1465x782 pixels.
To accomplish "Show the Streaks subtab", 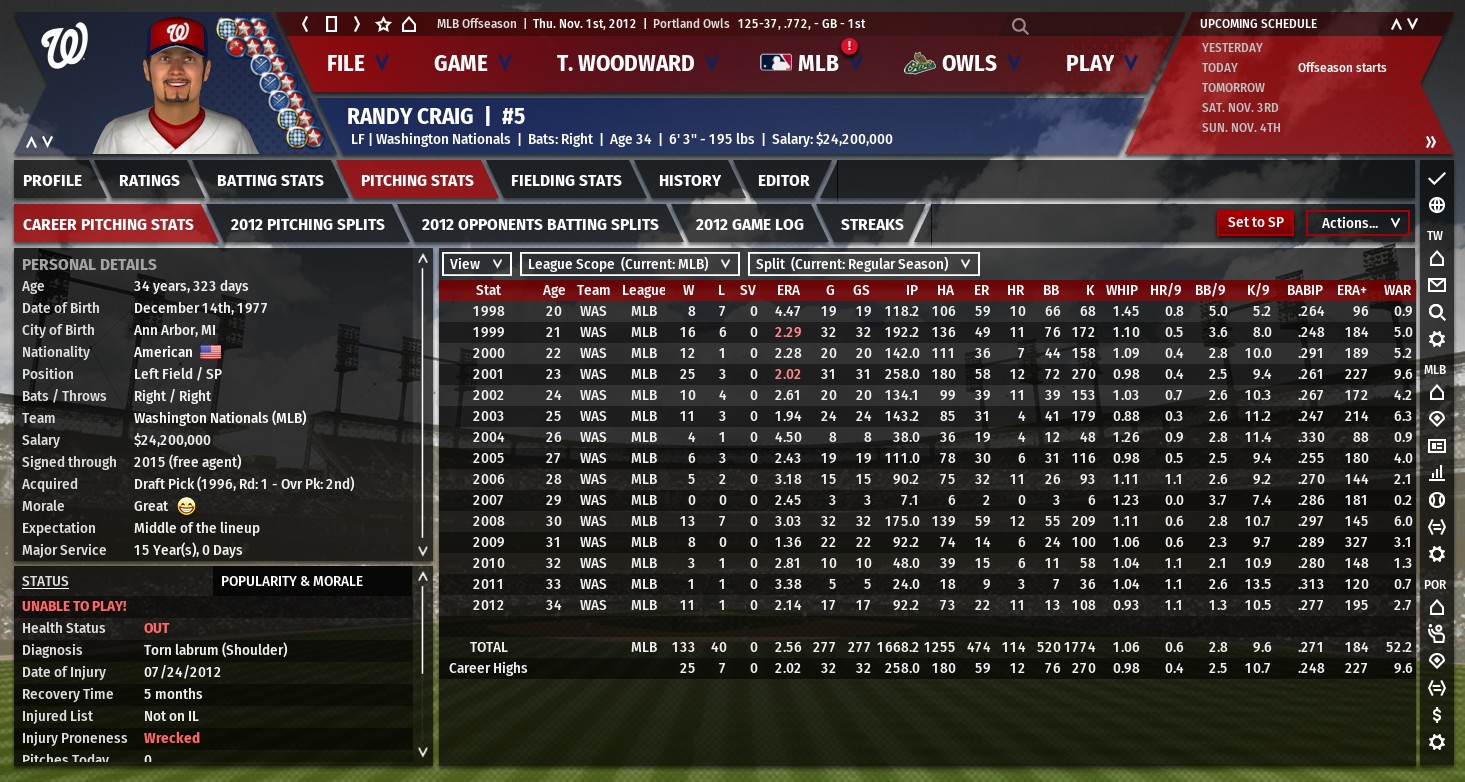I will (x=871, y=225).
